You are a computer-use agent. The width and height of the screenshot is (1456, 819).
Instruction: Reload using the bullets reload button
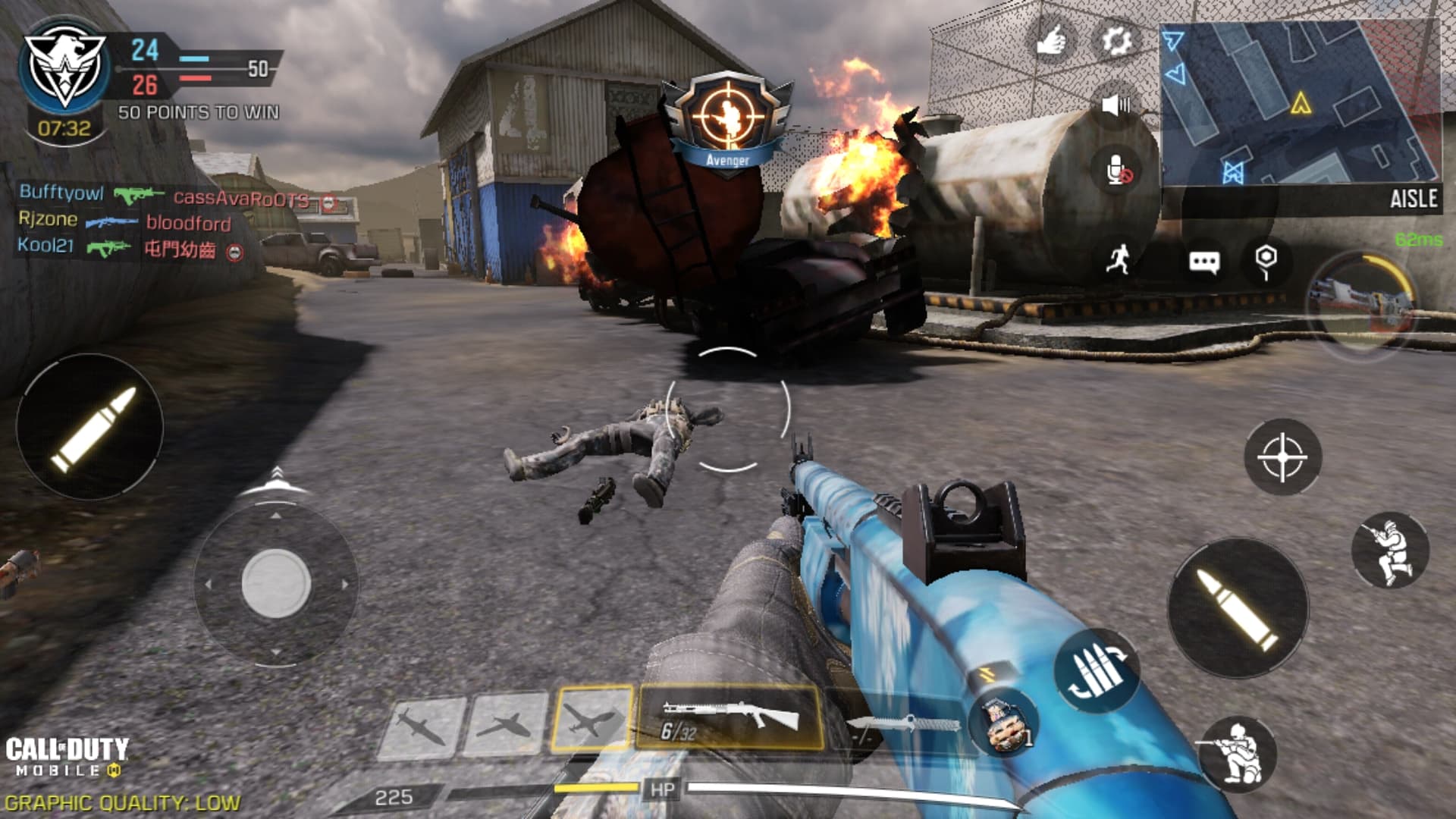[1096, 671]
